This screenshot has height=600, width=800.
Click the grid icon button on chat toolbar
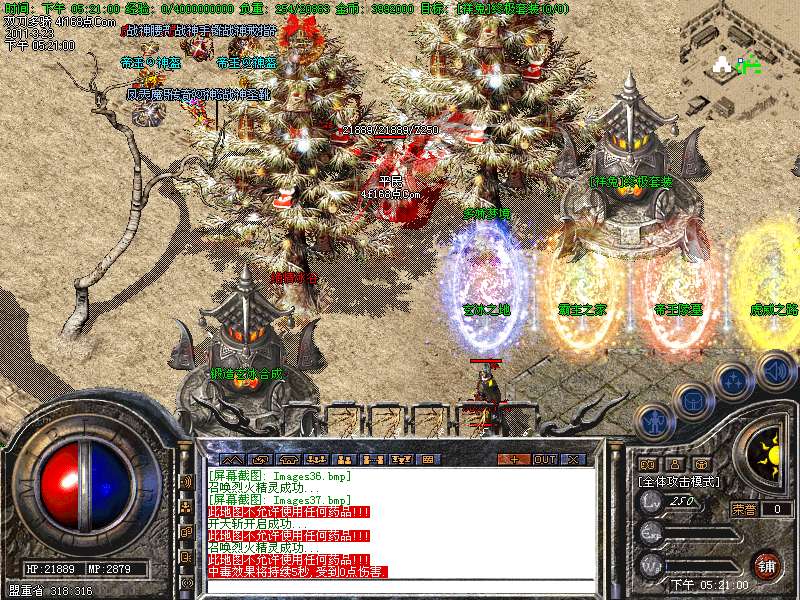(429, 459)
